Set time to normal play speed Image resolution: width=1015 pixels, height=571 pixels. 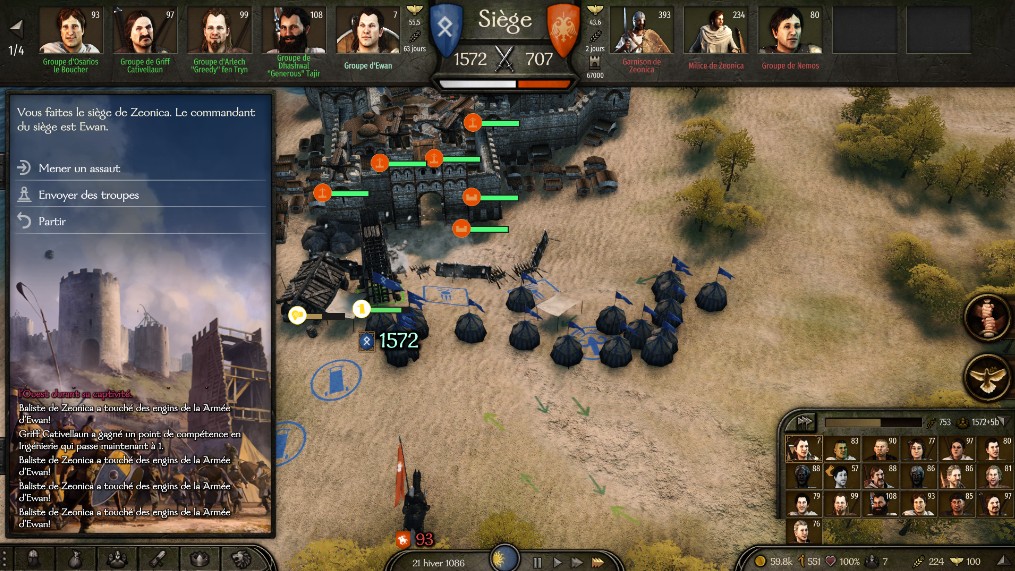pos(557,563)
